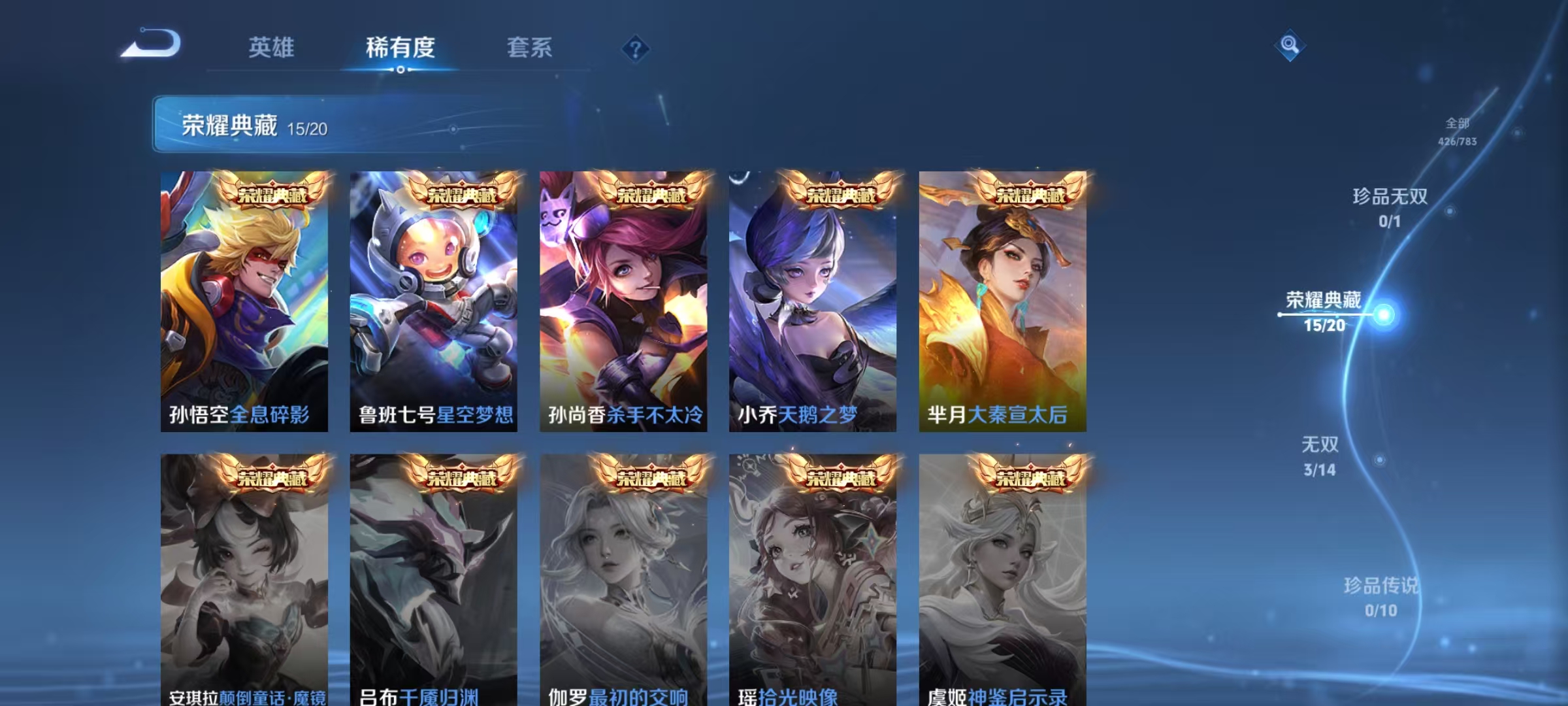Viewport: 1568px width, 706px height.
Task: Switch to the 套系 tab
Action: pyautogui.click(x=529, y=47)
